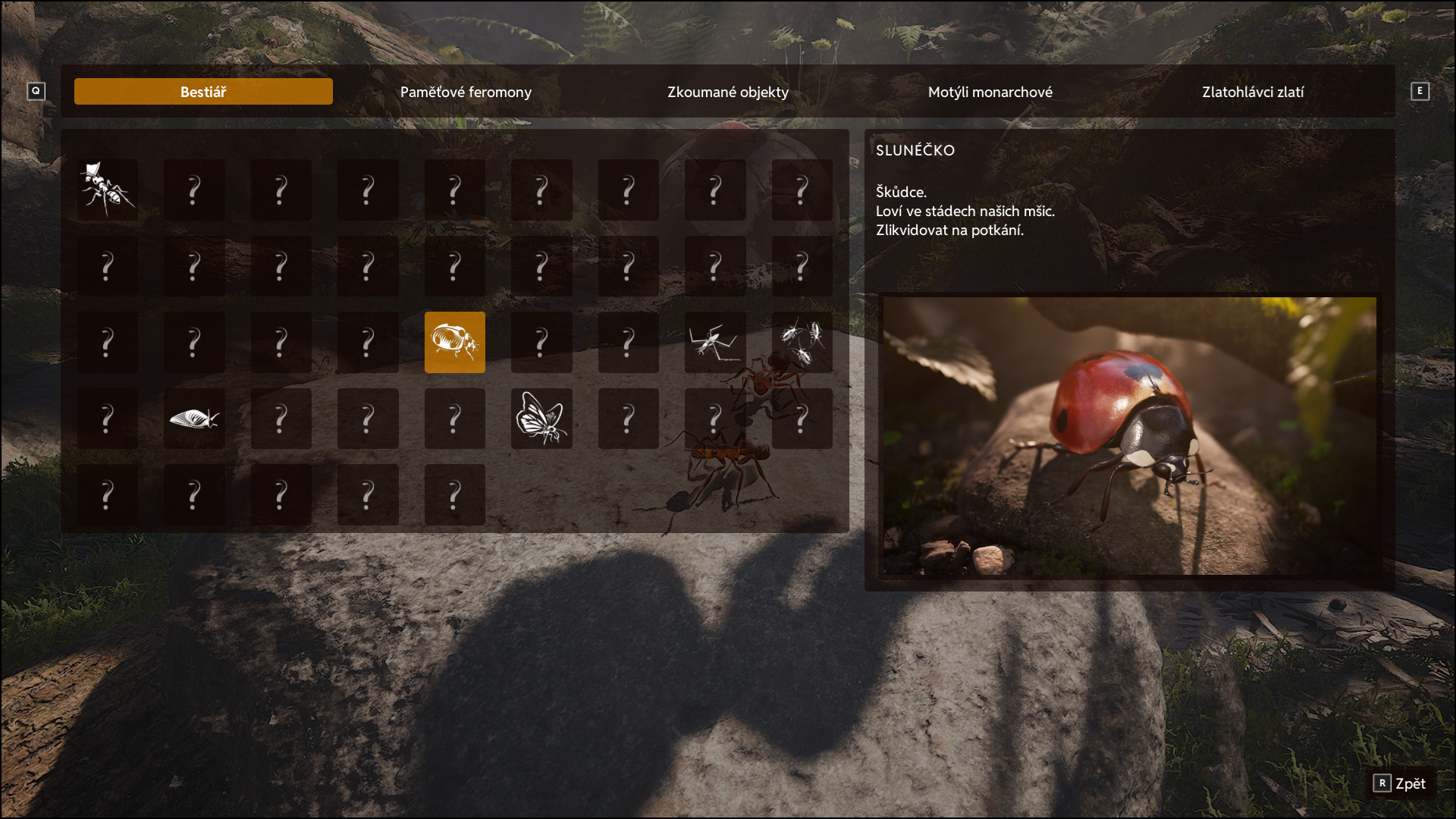Select the Motýli monarchové tab
The image size is (1456, 819).
tap(990, 92)
